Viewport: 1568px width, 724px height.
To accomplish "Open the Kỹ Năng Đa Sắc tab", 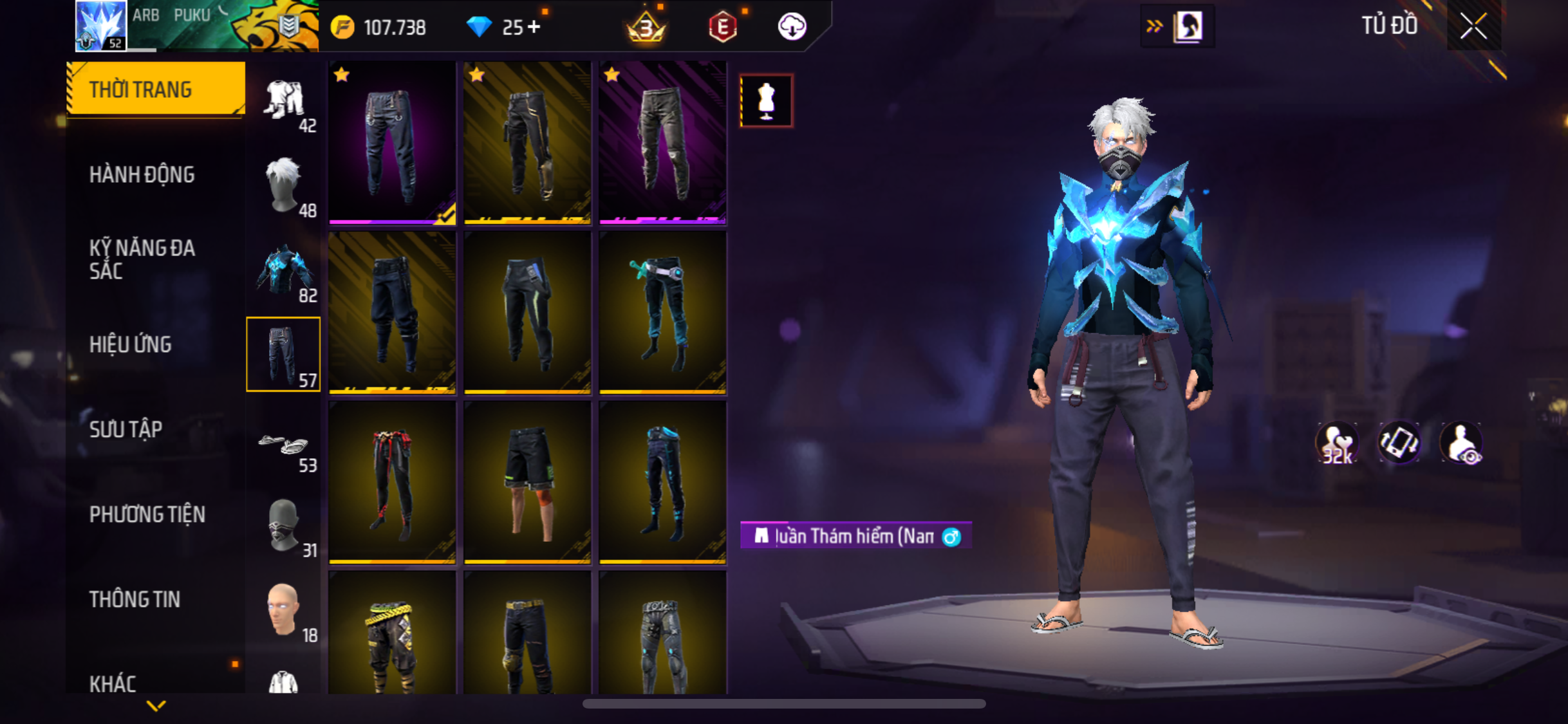I will click(x=142, y=259).
